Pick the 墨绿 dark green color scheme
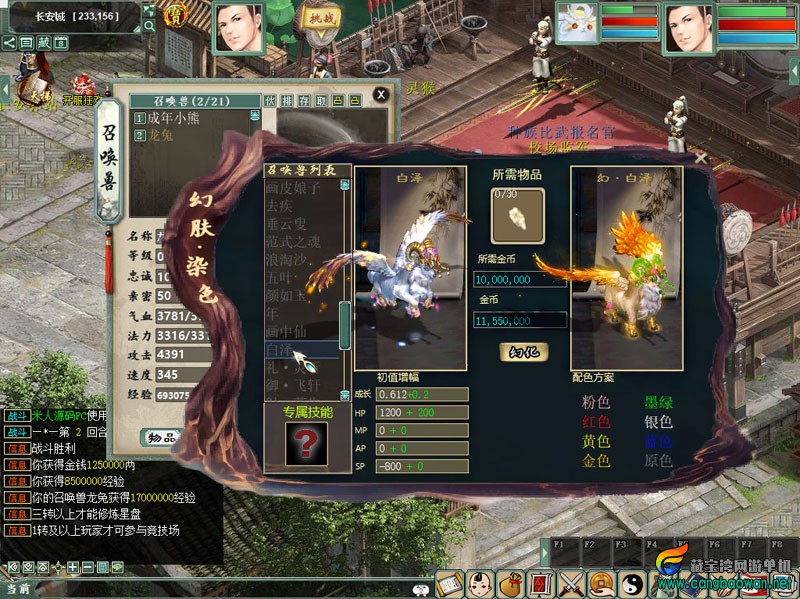 click(659, 403)
